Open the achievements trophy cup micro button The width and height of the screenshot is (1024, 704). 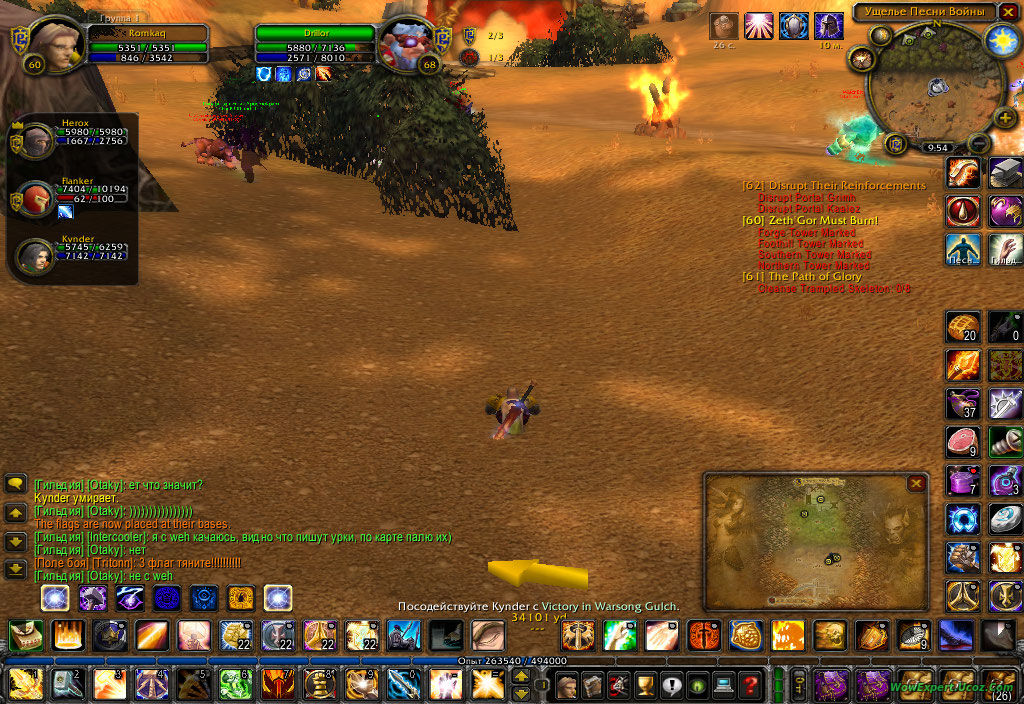point(644,686)
